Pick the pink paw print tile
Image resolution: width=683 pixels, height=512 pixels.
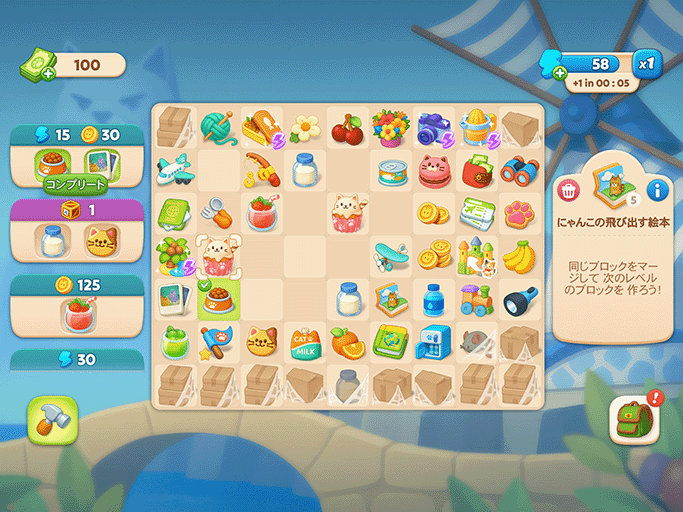520,213
